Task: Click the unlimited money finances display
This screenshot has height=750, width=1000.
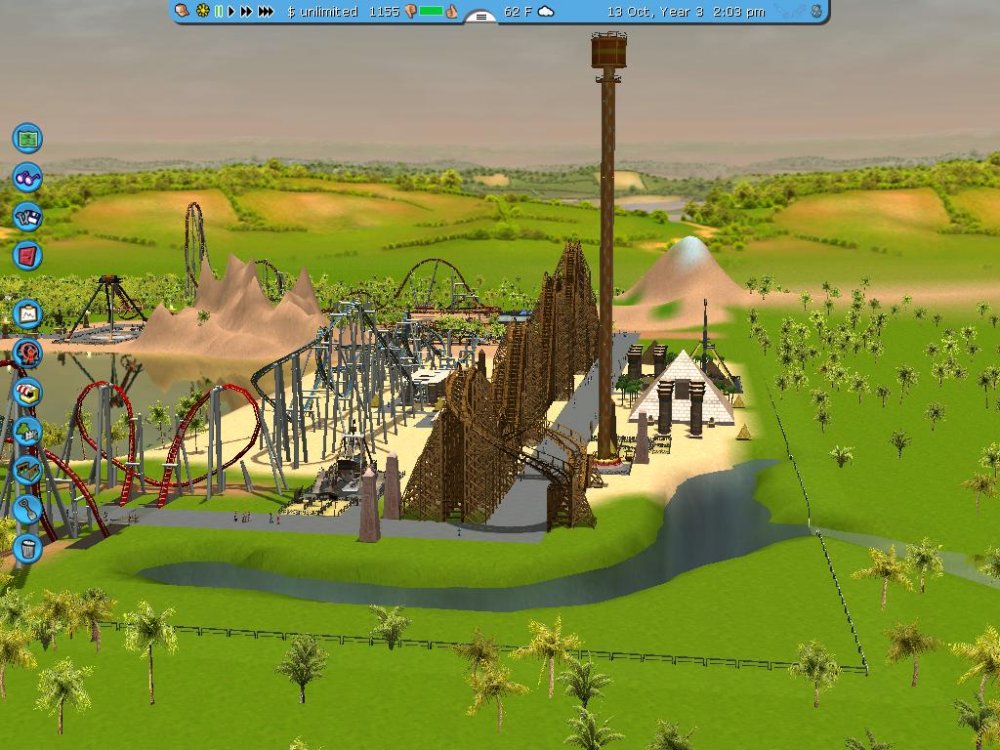Action: [322, 11]
